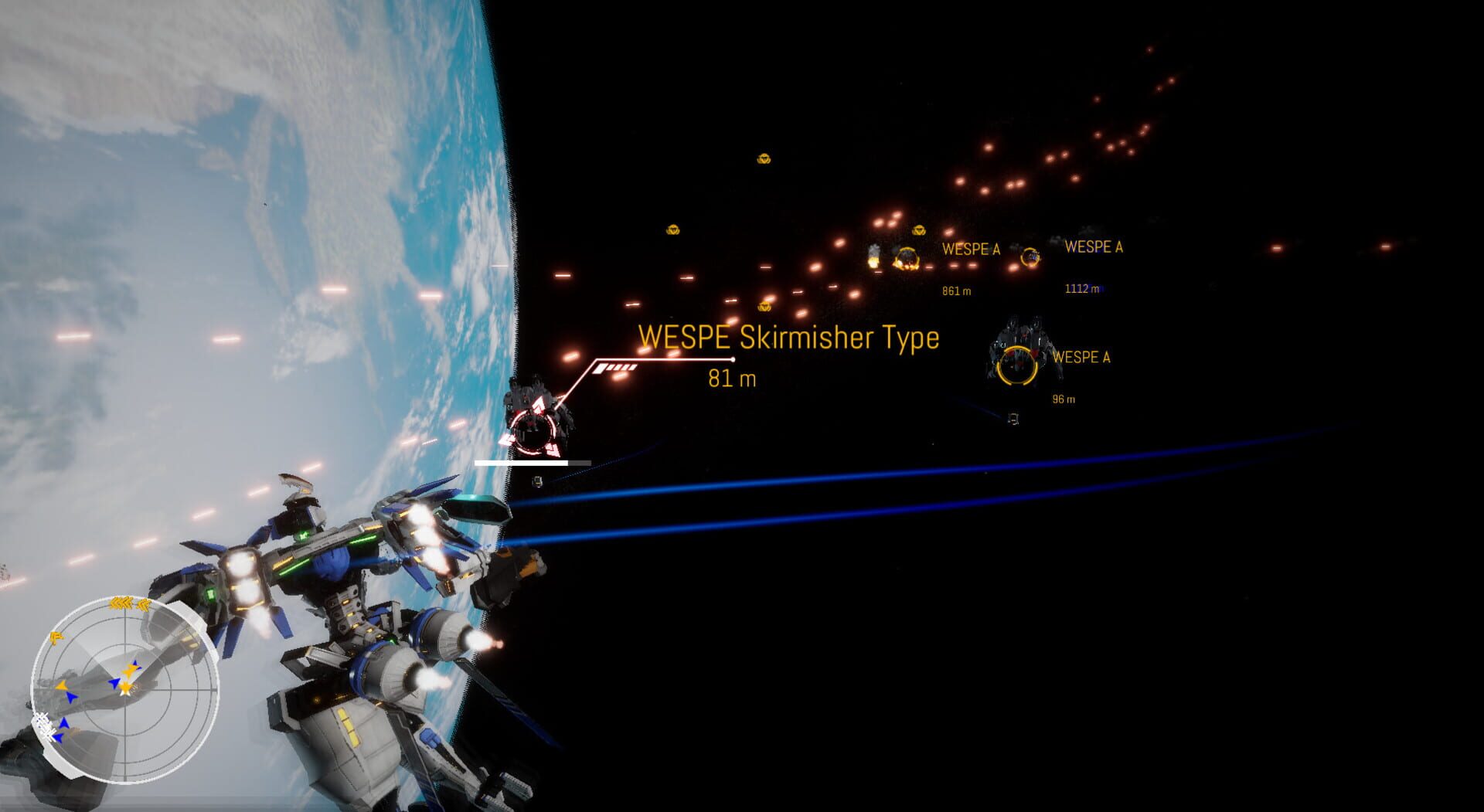Select the WESPE A label at 96 m
The width and height of the screenshot is (1484, 812).
coord(1081,357)
